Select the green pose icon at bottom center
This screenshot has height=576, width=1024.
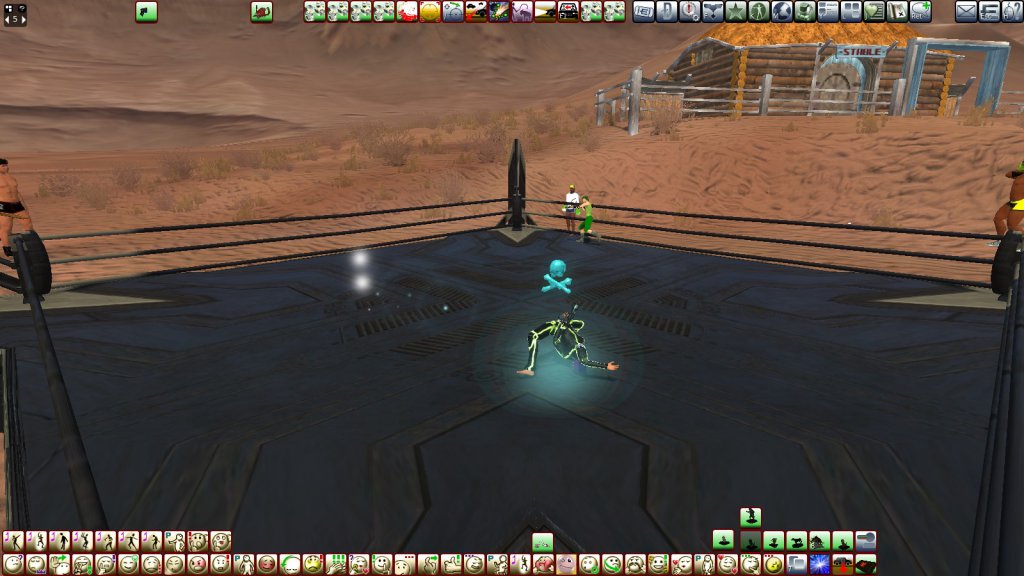click(x=542, y=541)
